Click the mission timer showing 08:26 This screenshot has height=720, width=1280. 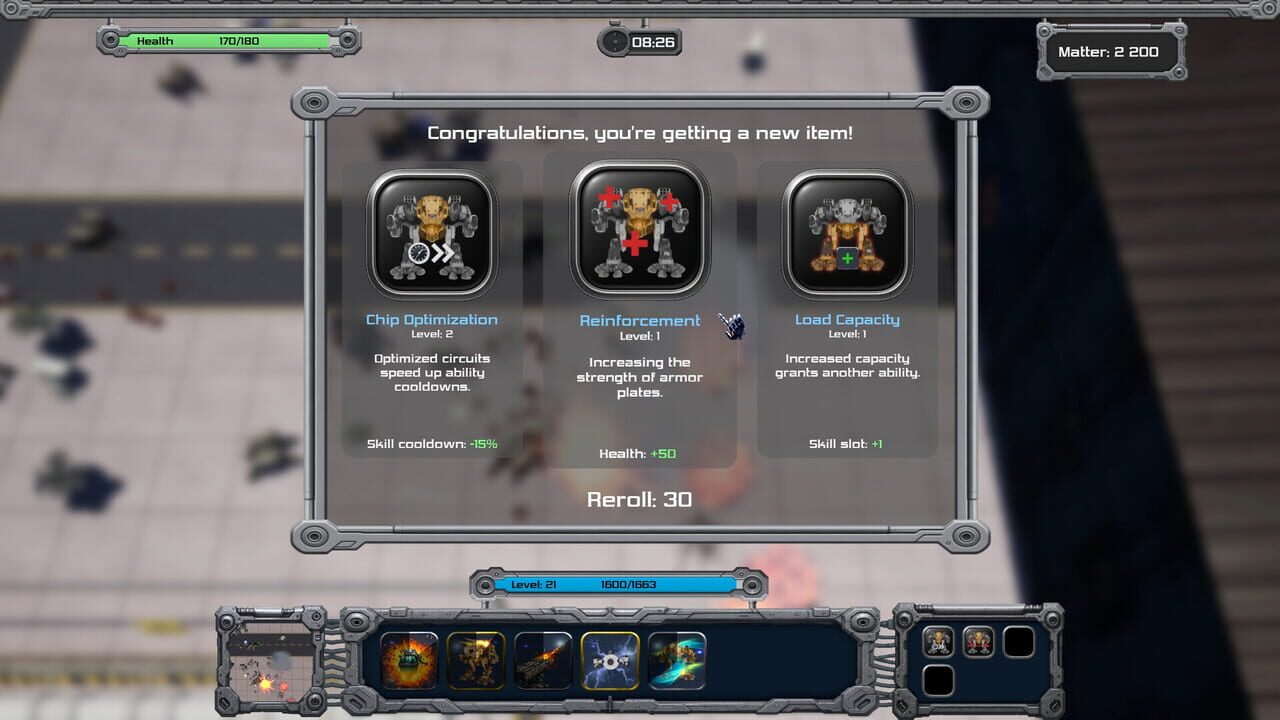pyautogui.click(x=639, y=43)
